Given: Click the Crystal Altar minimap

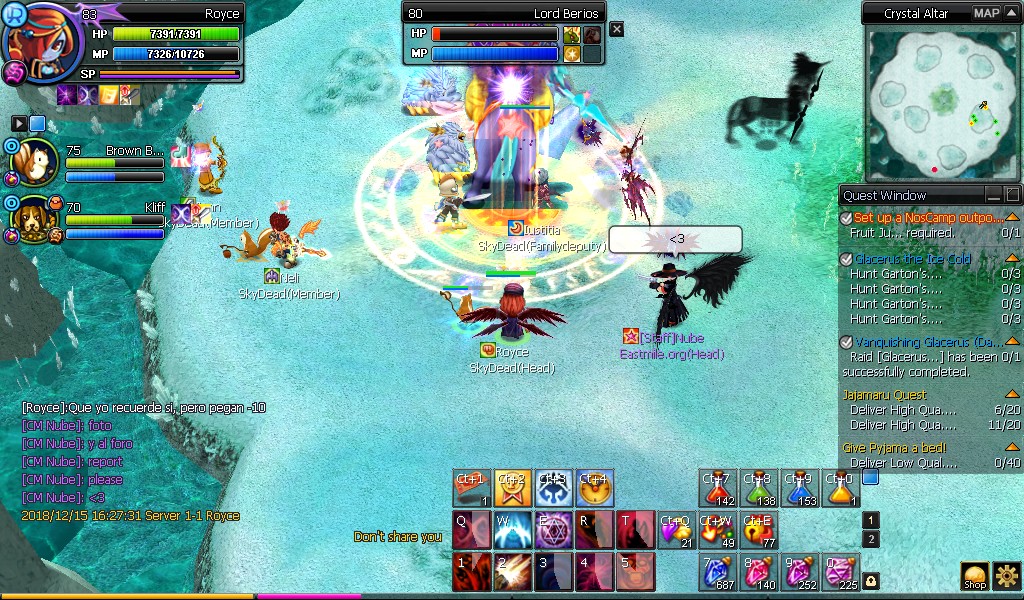Looking at the screenshot, I should [941, 104].
